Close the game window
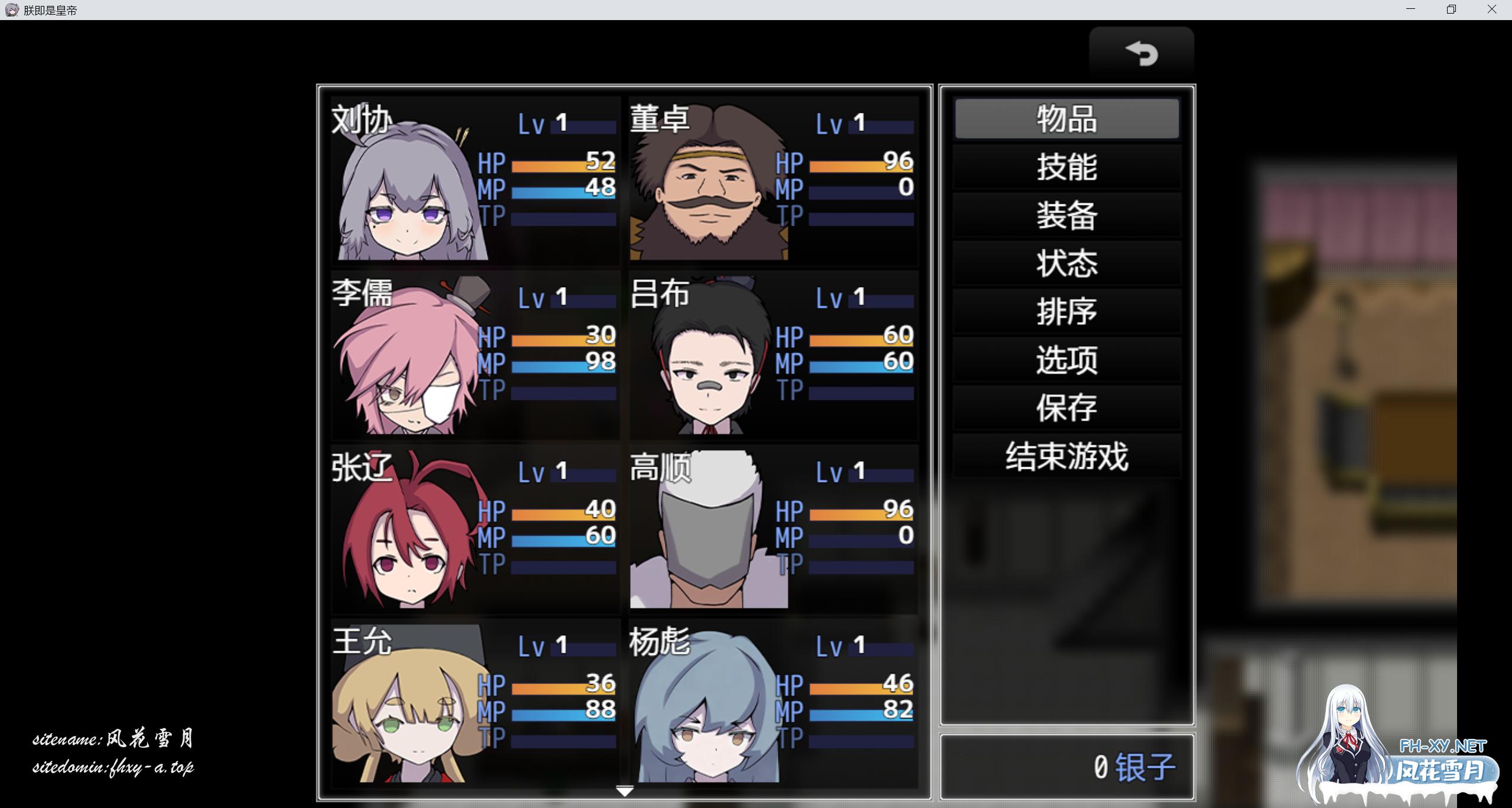Screen dimensions: 1512x808 click(1491, 9)
